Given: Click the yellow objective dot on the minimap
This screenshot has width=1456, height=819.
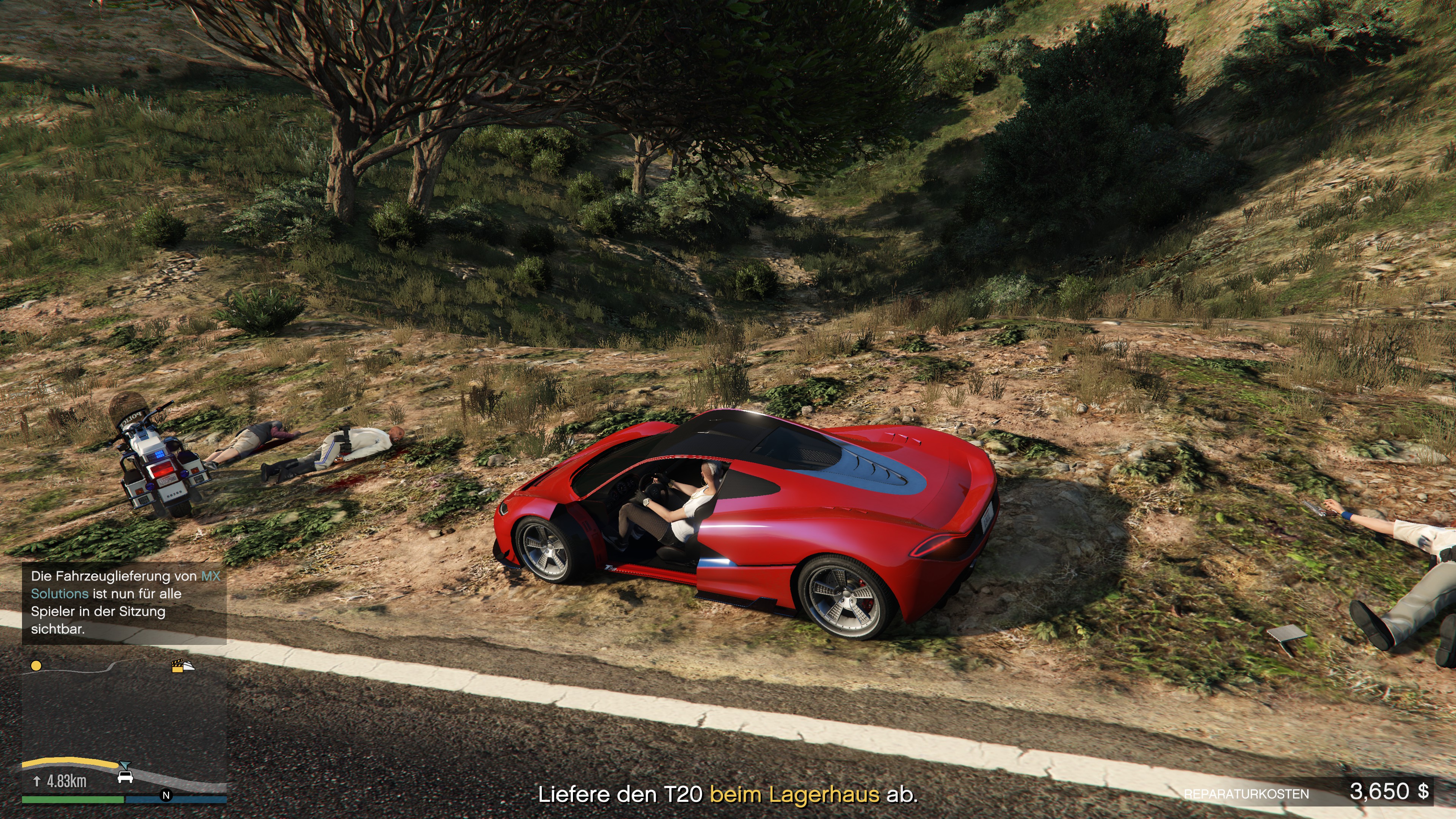Looking at the screenshot, I should coord(36,666).
